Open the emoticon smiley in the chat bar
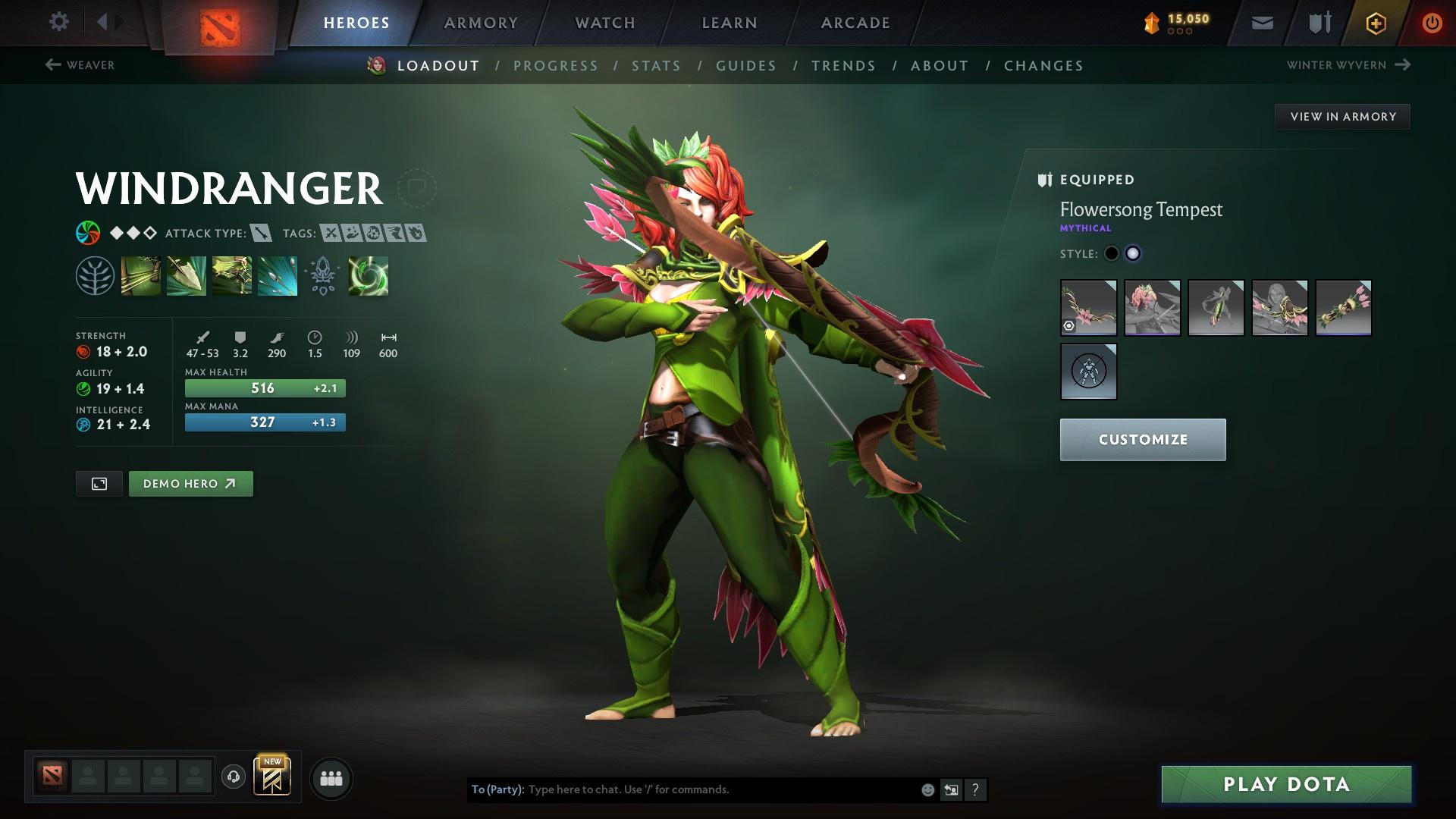Screen dimensions: 1456x819 tap(927, 789)
